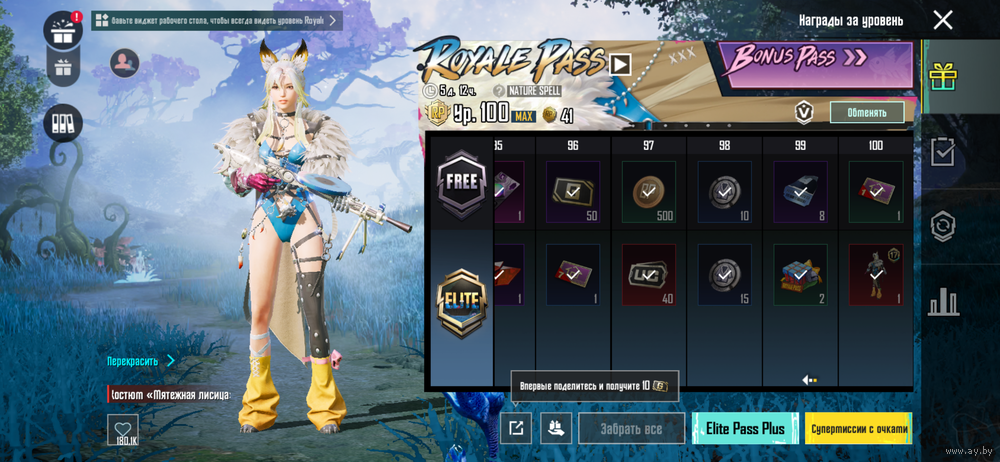Select level 97 free 500 coin reward
The height and width of the screenshot is (462, 1000).
click(x=648, y=192)
